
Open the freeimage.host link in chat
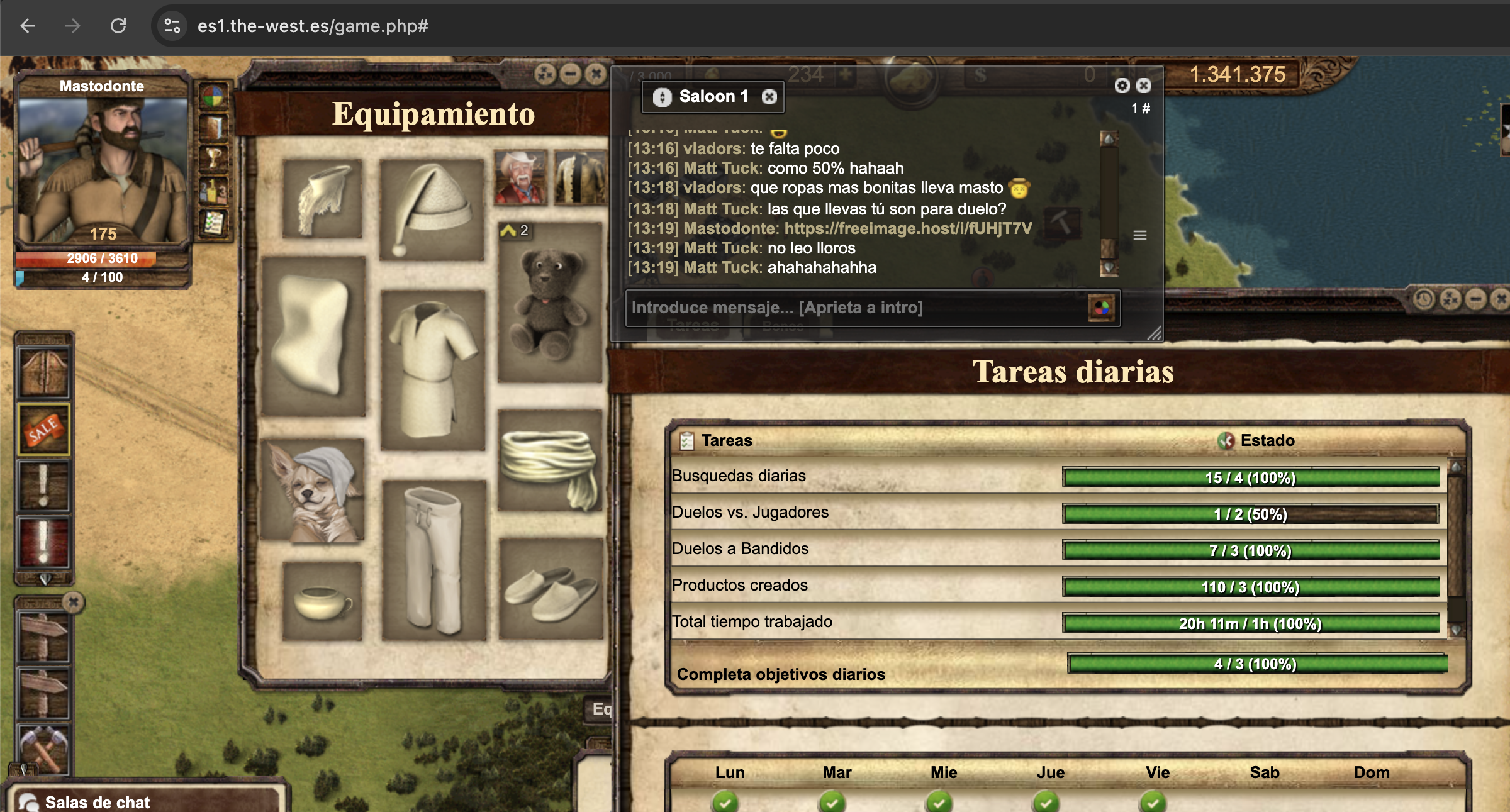908,228
